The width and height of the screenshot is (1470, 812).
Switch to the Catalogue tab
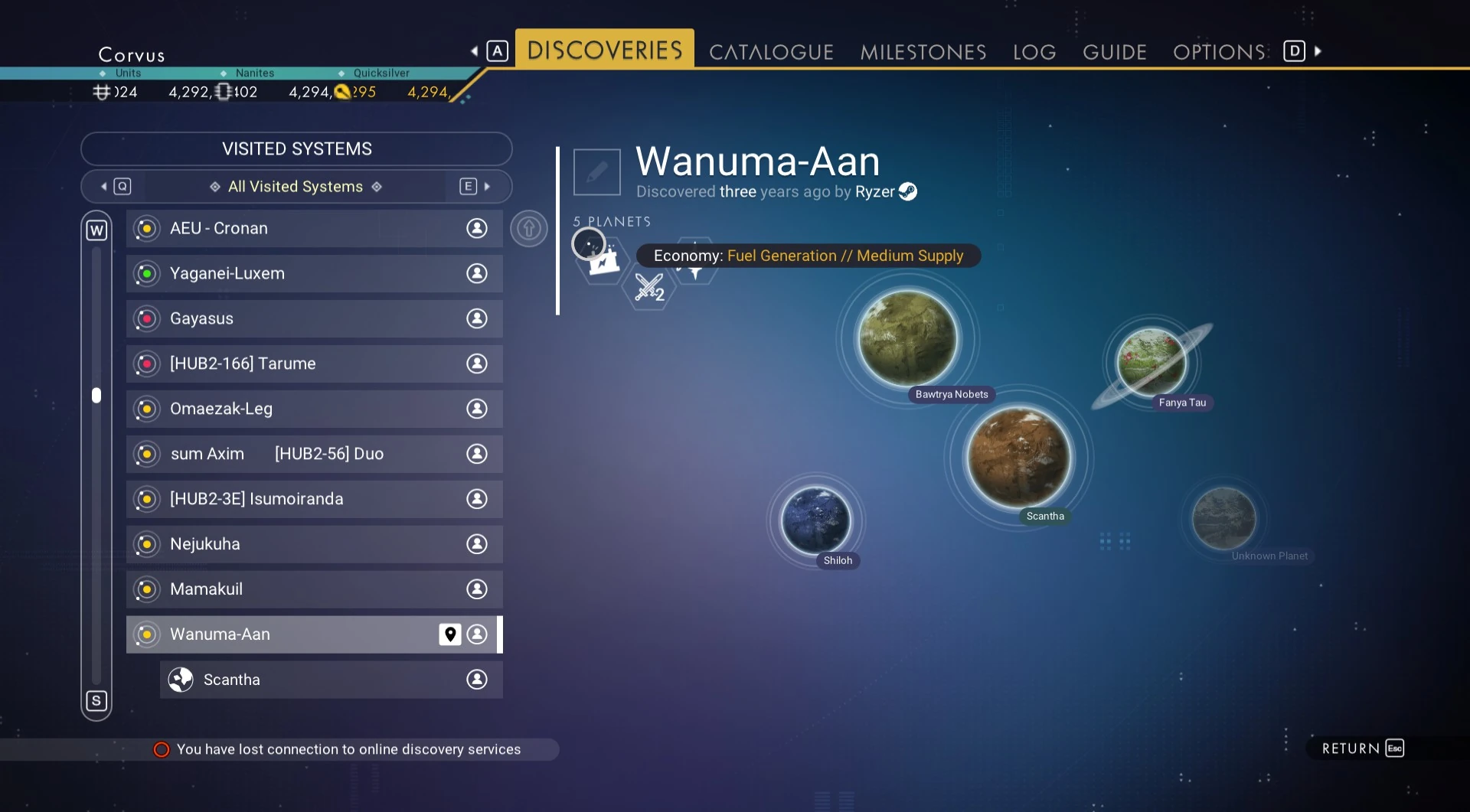(x=771, y=52)
